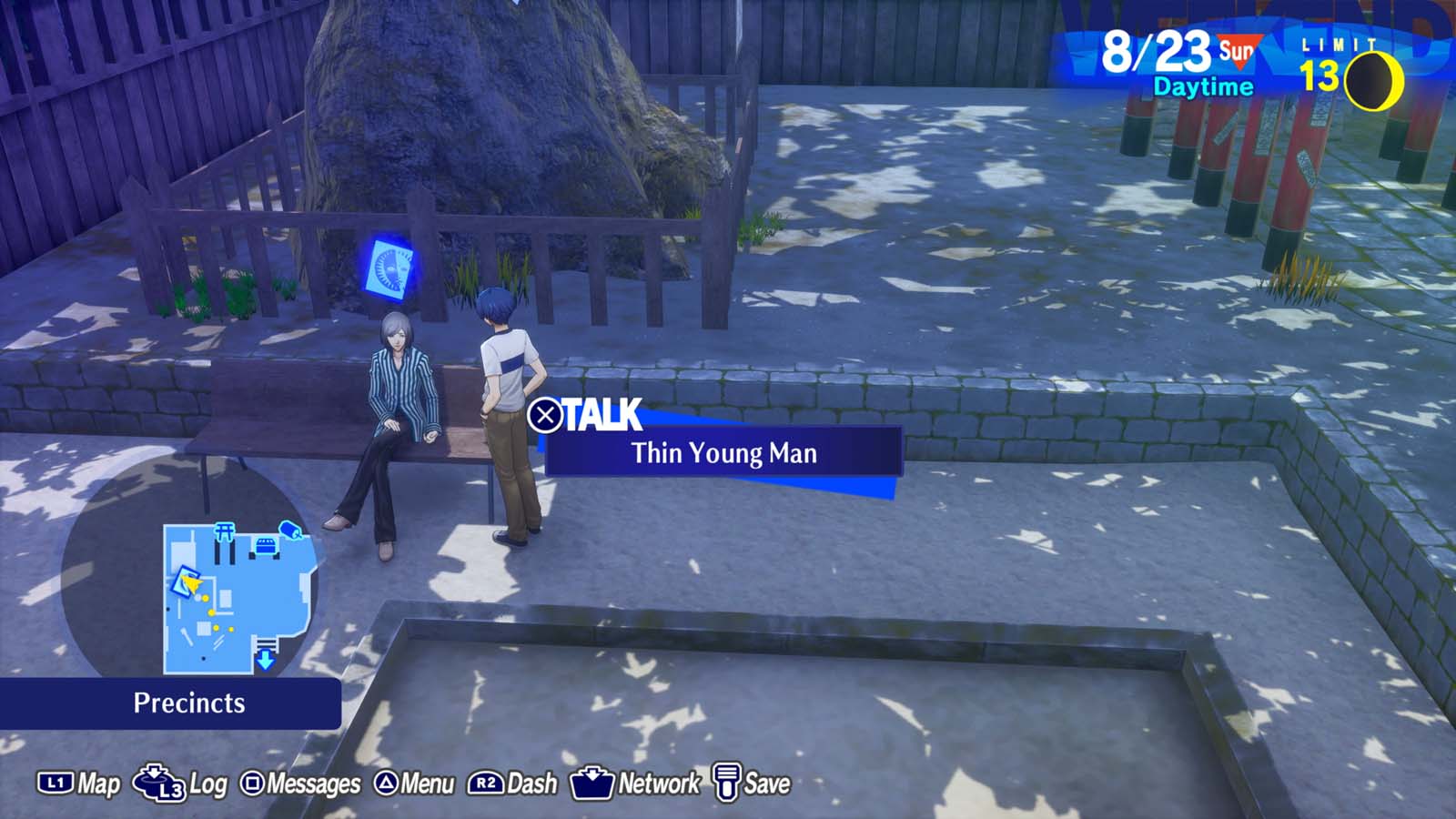
Task: Click the blue down-arrow exit marker on minimap
Action: point(265,660)
